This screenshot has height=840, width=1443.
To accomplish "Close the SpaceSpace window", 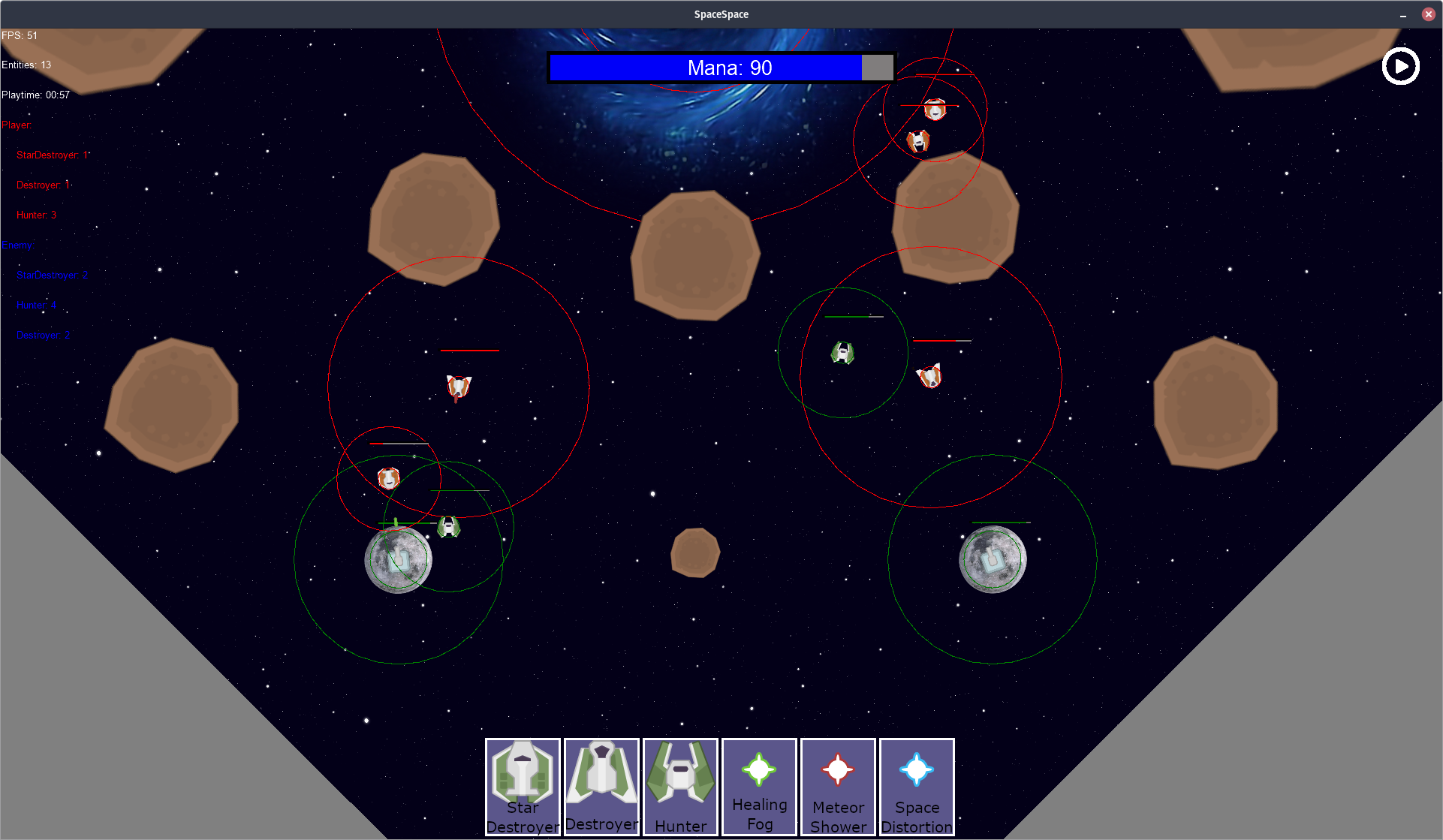I will 1428,14.
